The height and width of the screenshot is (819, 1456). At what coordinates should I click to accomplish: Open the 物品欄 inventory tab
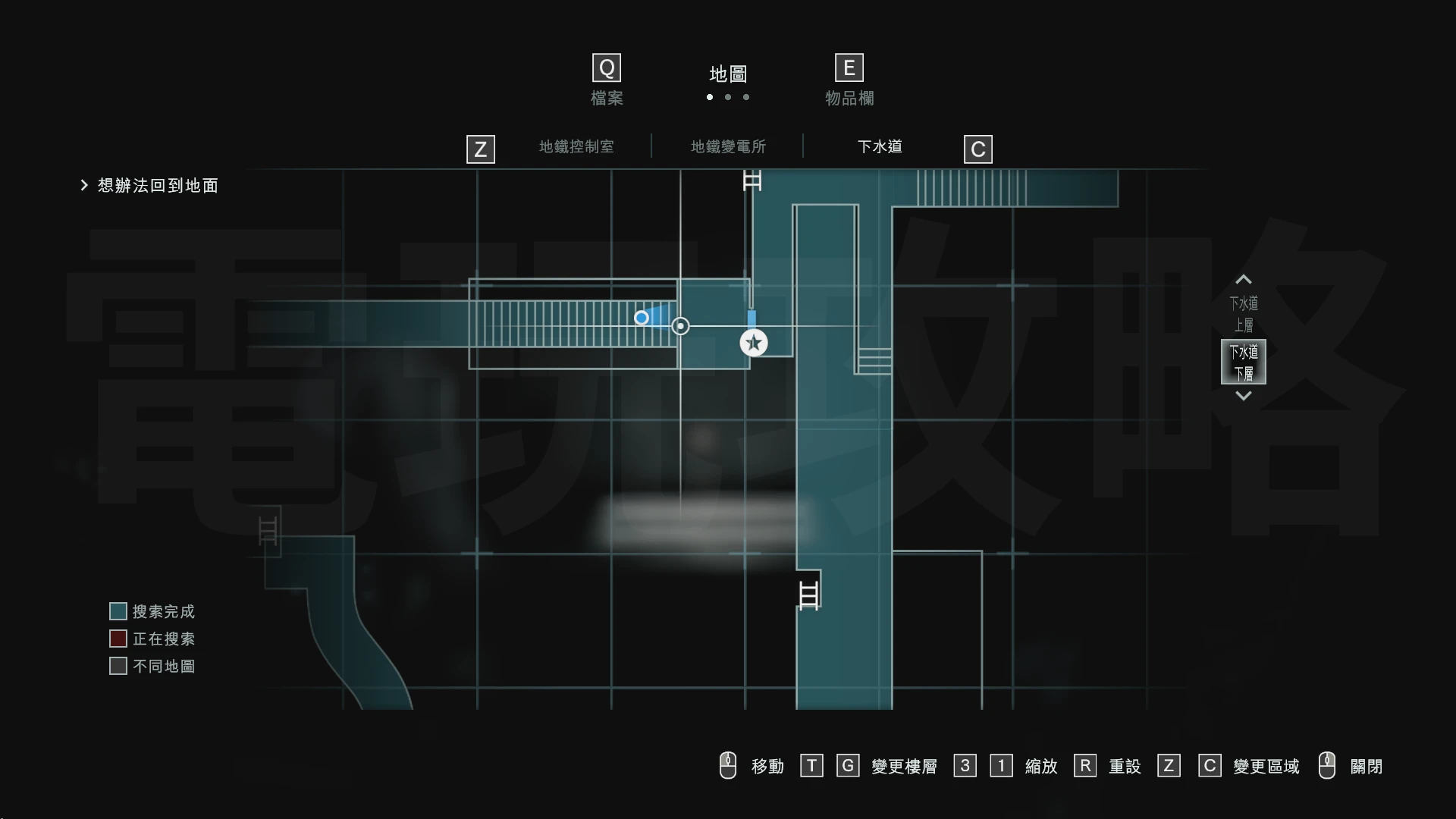(x=849, y=81)
